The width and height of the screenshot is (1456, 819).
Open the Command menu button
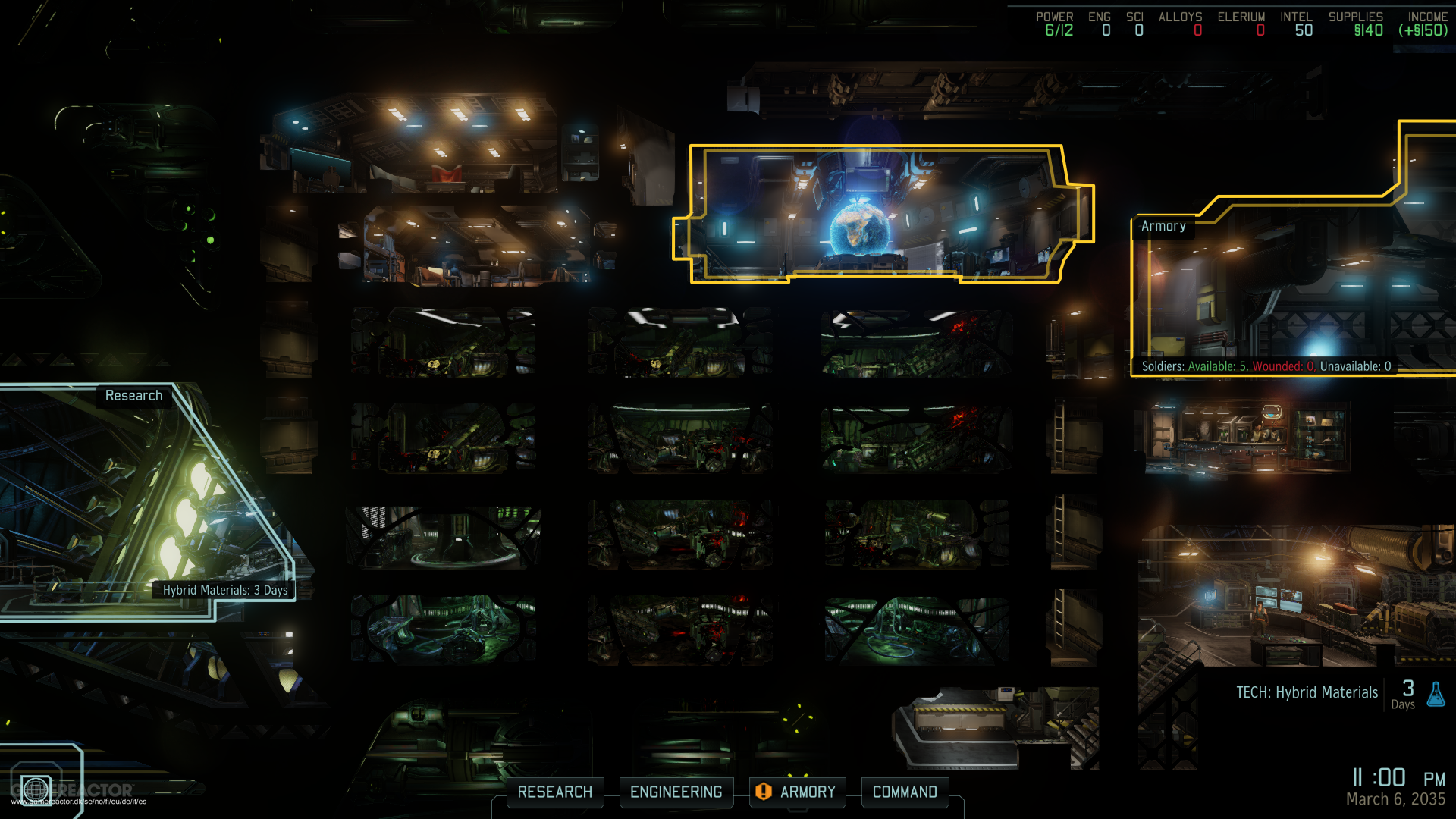pyautogui.click(x=905, y=792)
